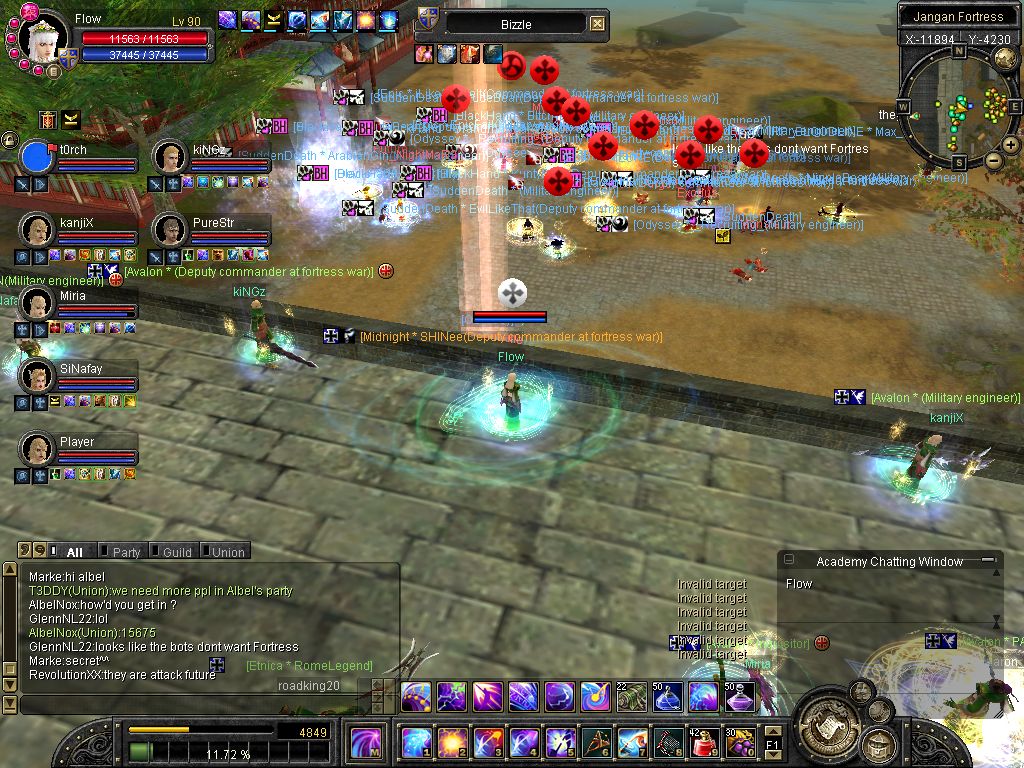1024x768 pixels.
Task: Open the Union chat tab
Action: [227, 552]
